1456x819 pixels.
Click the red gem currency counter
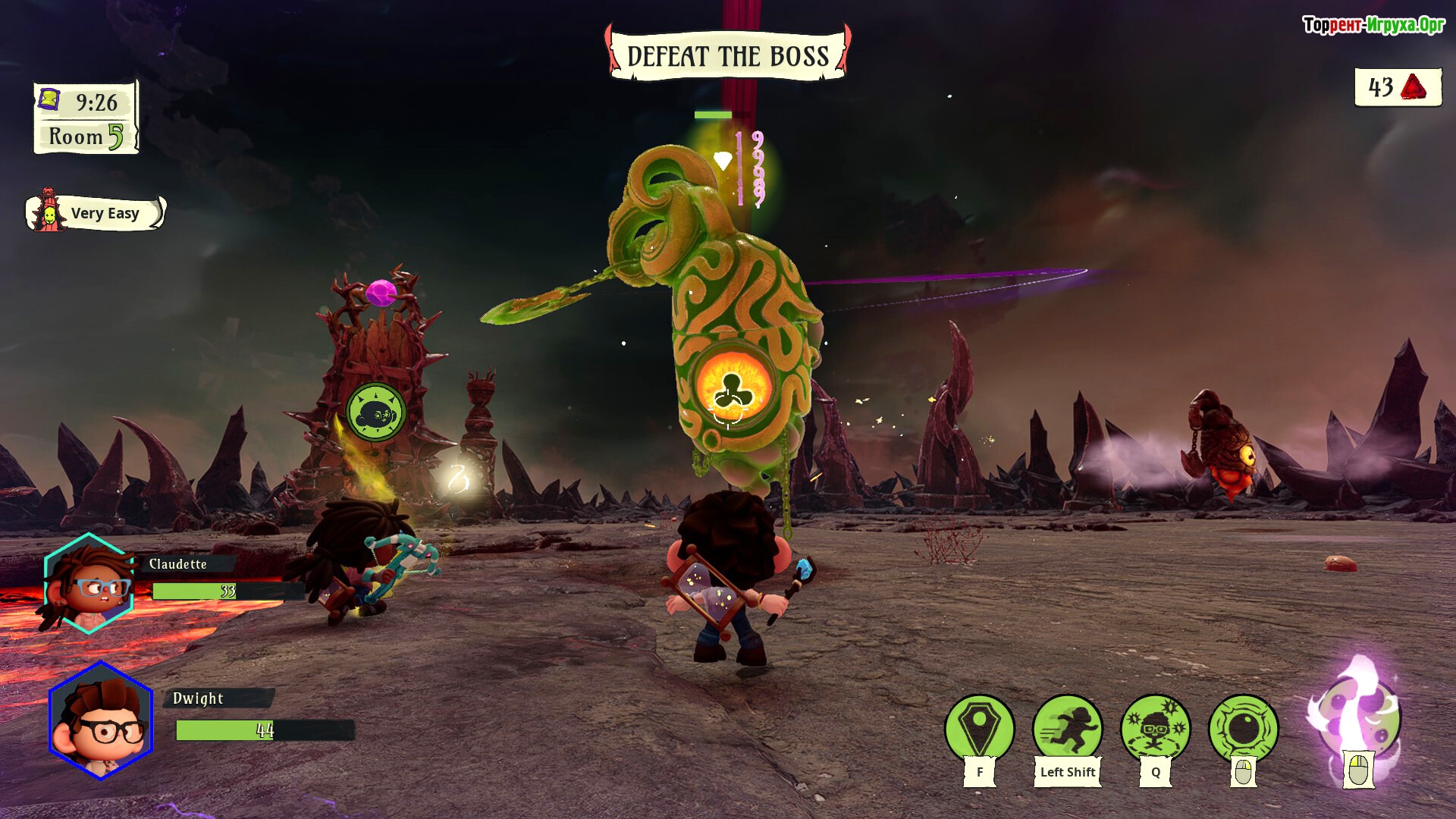click(1398, 87)
